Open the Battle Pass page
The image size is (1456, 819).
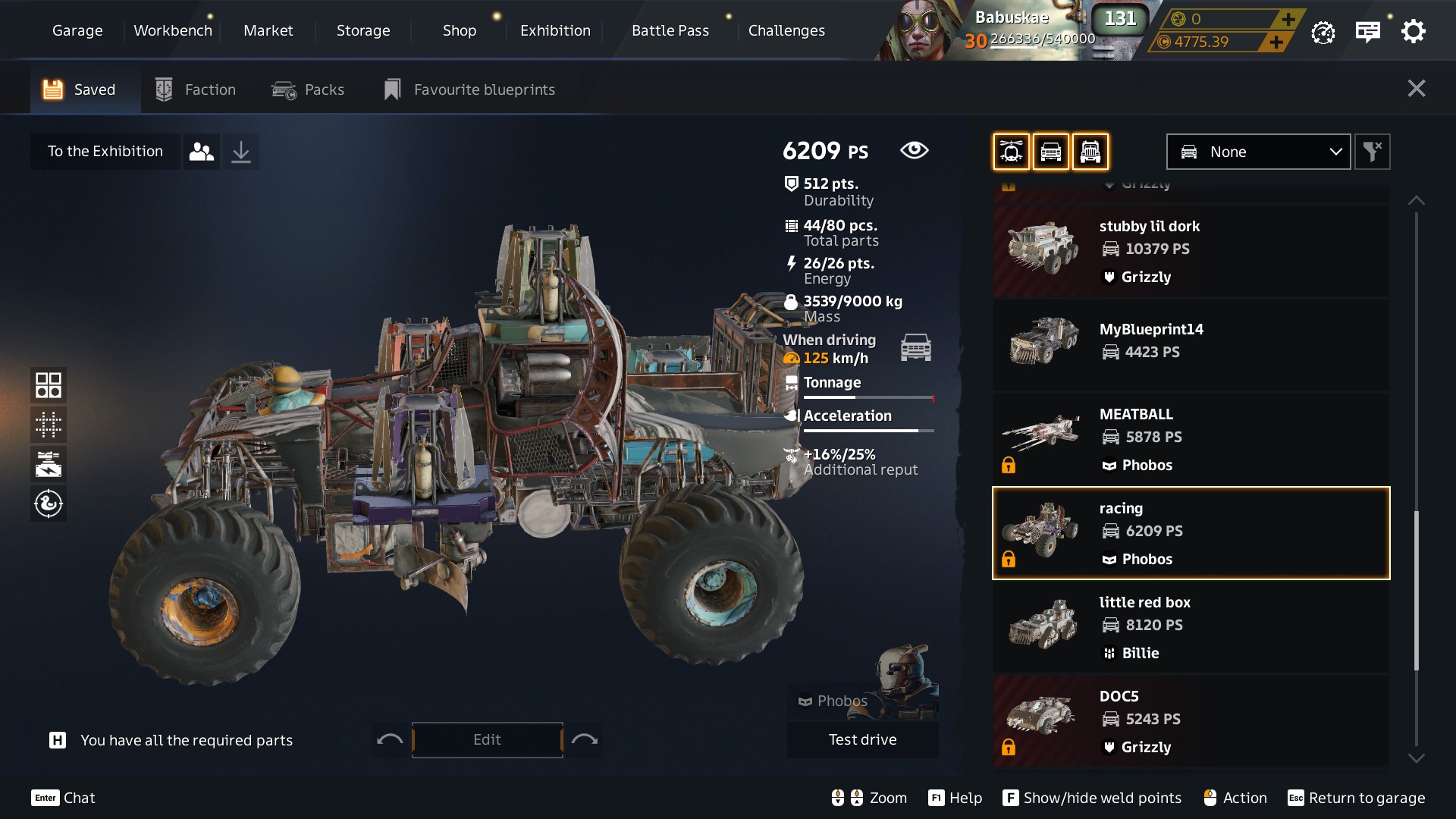click(670, 30)
